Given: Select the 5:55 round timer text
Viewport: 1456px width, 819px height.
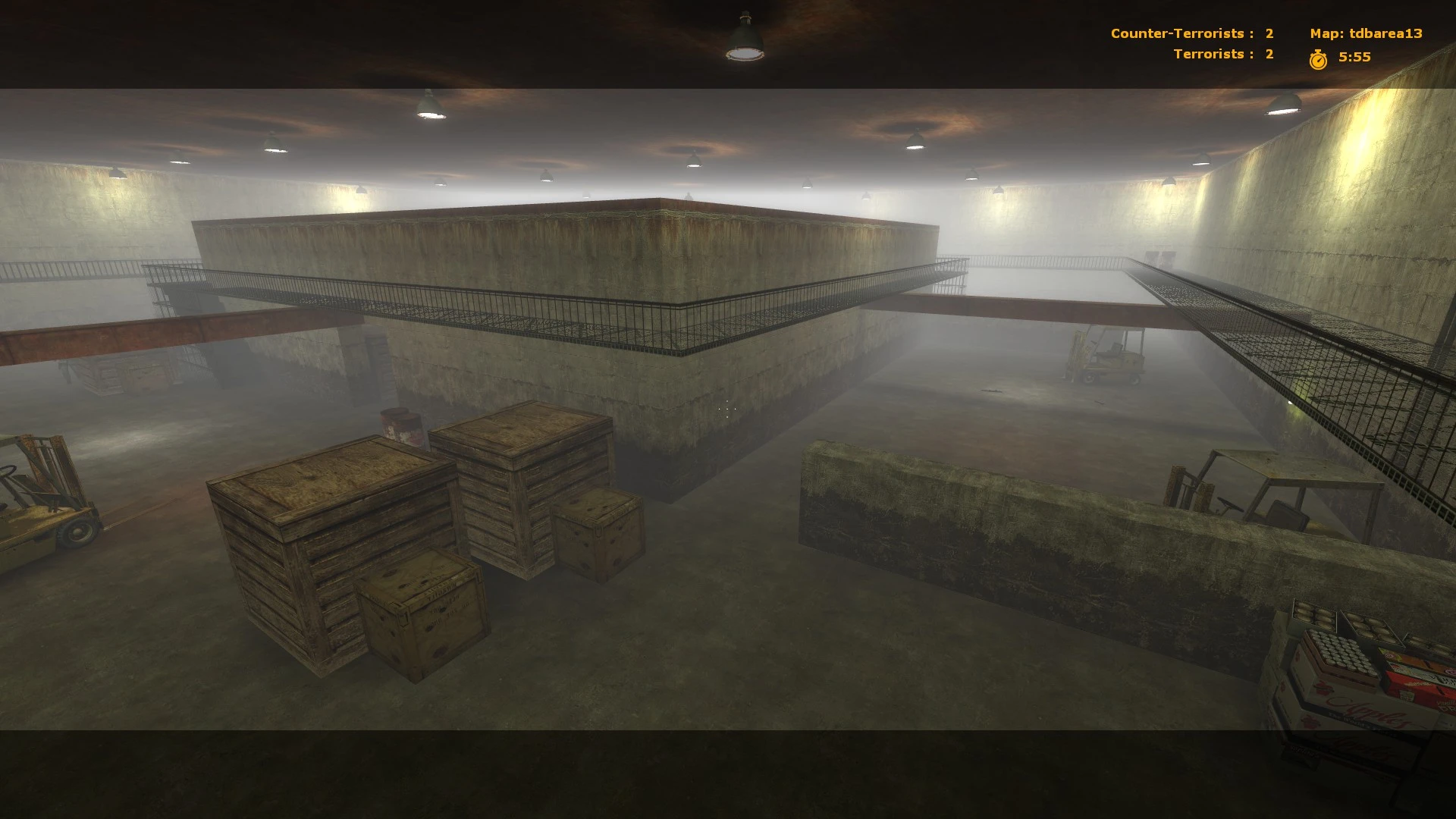Looking at the screenshot, I should pos(1354,55).
